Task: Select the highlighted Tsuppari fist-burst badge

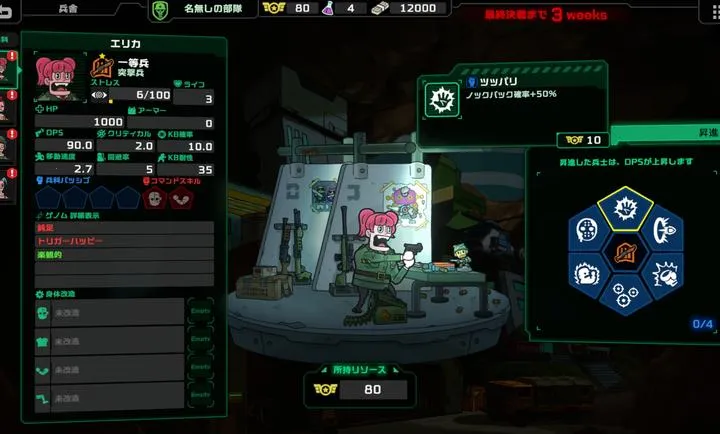Action: [625, 211]
